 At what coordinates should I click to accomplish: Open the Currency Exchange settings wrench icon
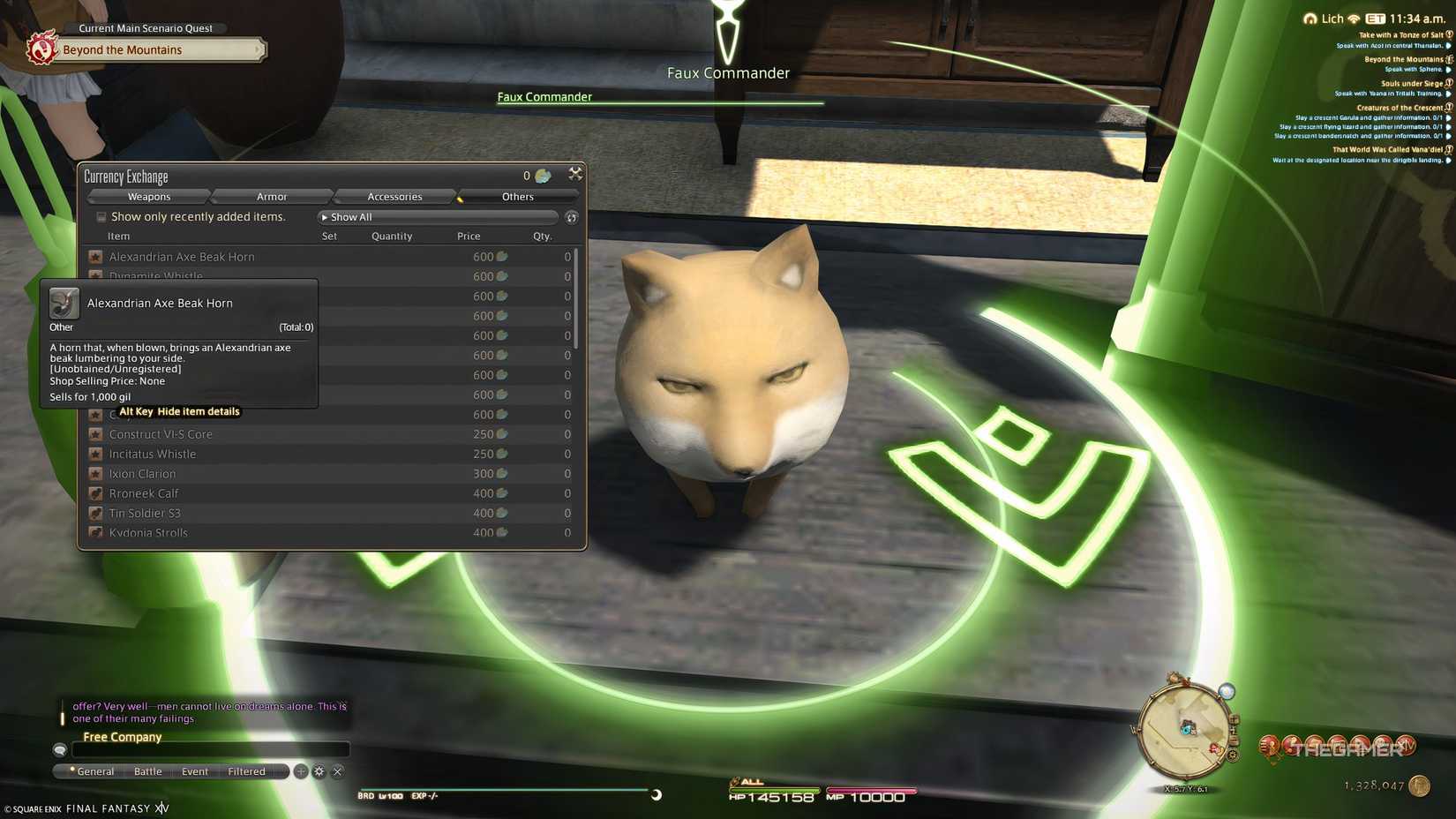(x=575, y=174)
